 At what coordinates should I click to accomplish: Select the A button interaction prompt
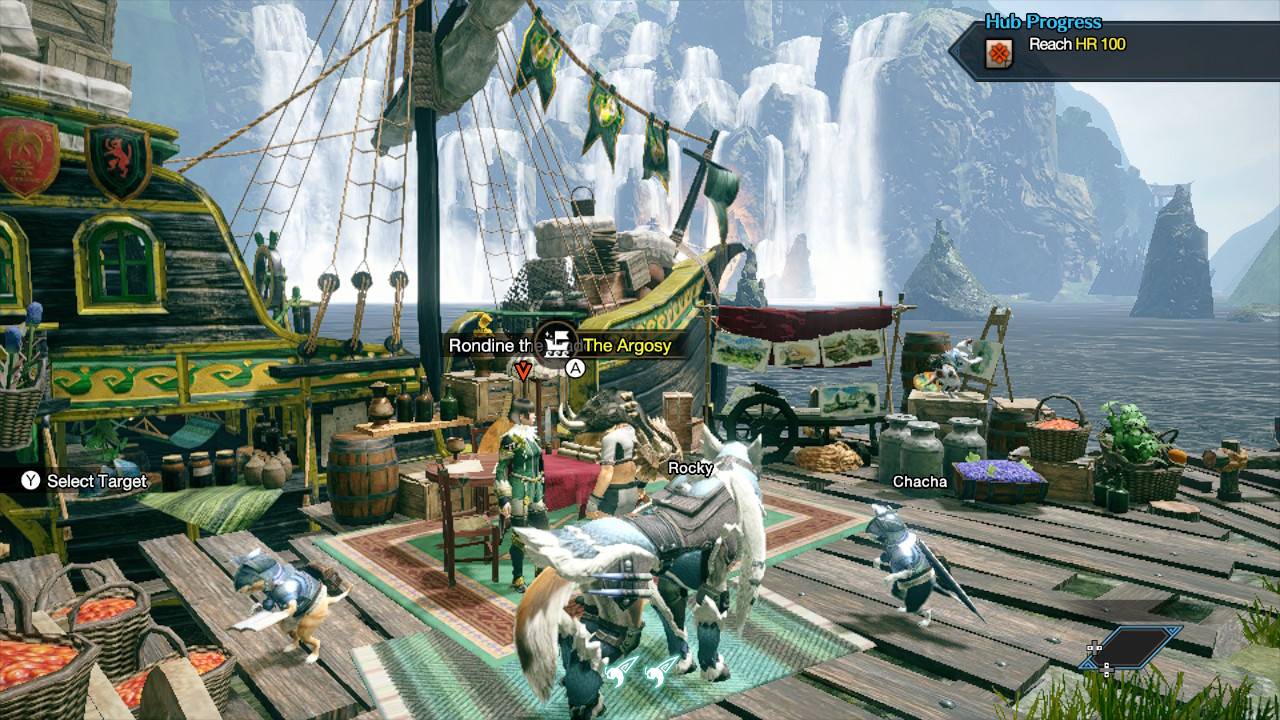[x=575, y=368]
